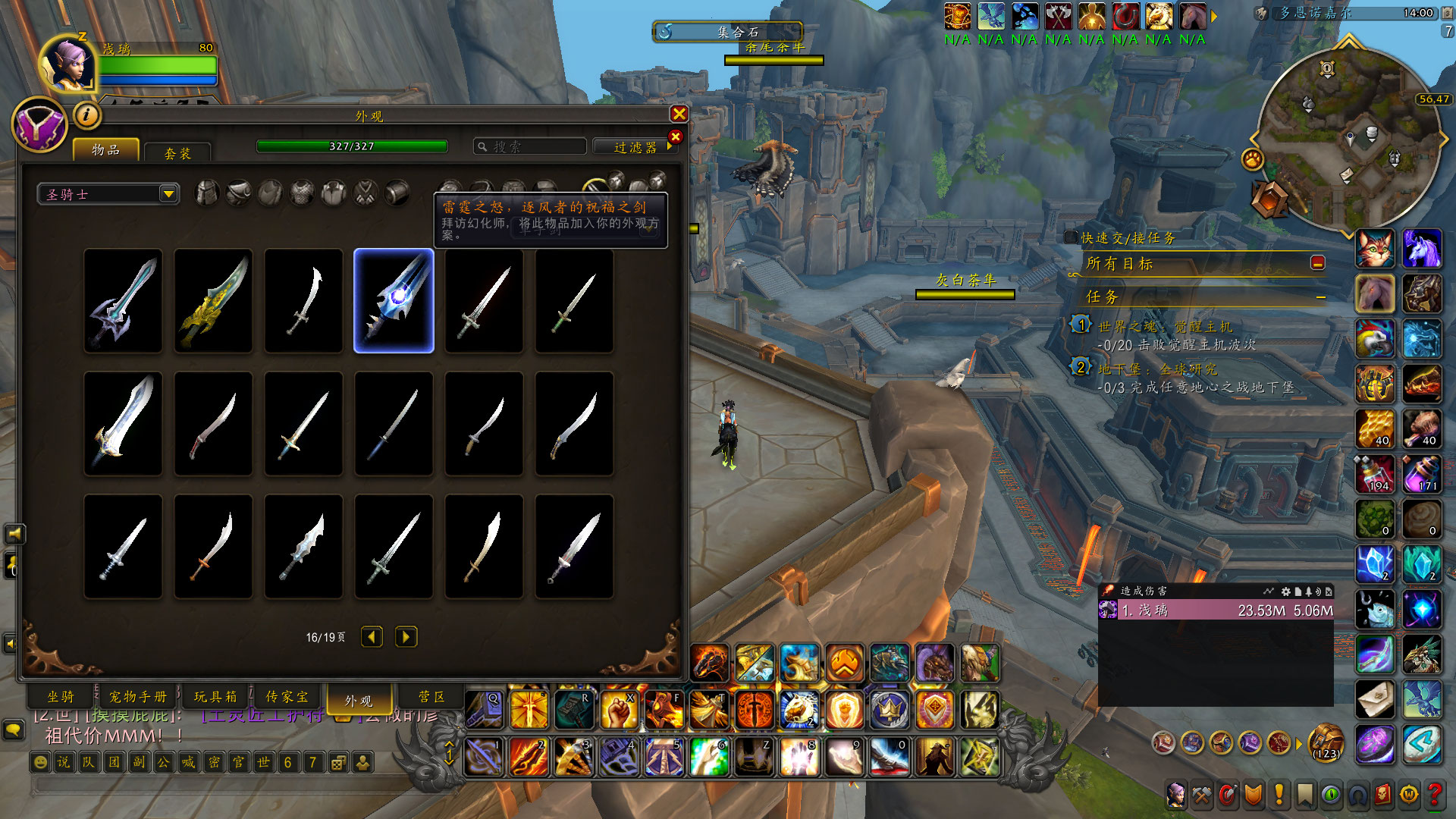Switch to the 传家宝 heirlooms tab
Screen dimensions: 1456x819
(287, 696)
